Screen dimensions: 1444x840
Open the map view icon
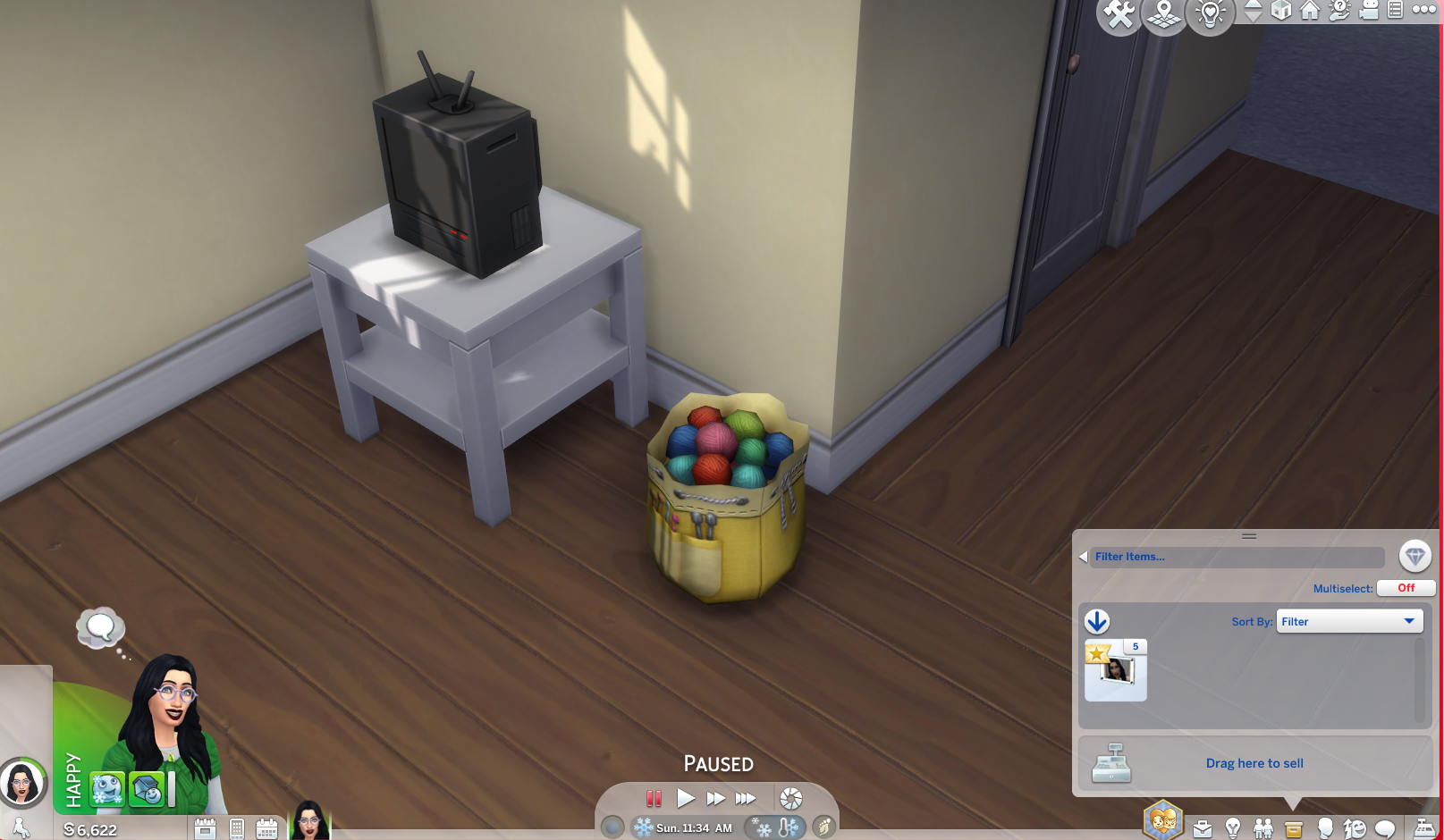[x=1164, y=13]
